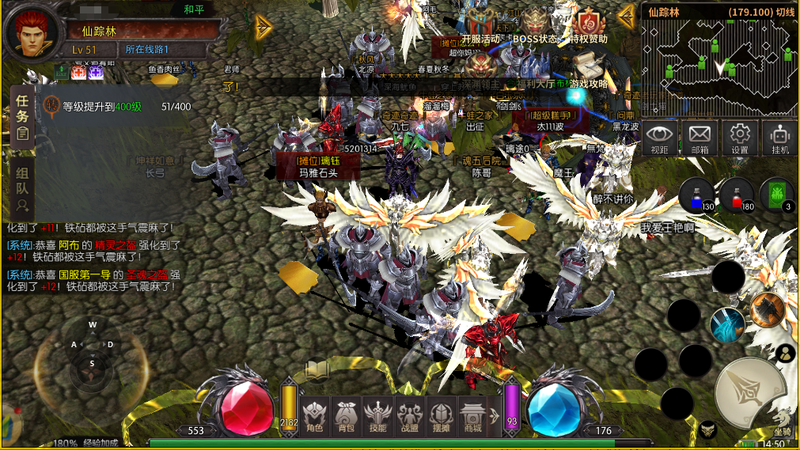This screenshot has width=800, height=450.
Task: Open the BOSS状态 status panel
Action: point(536,24)
